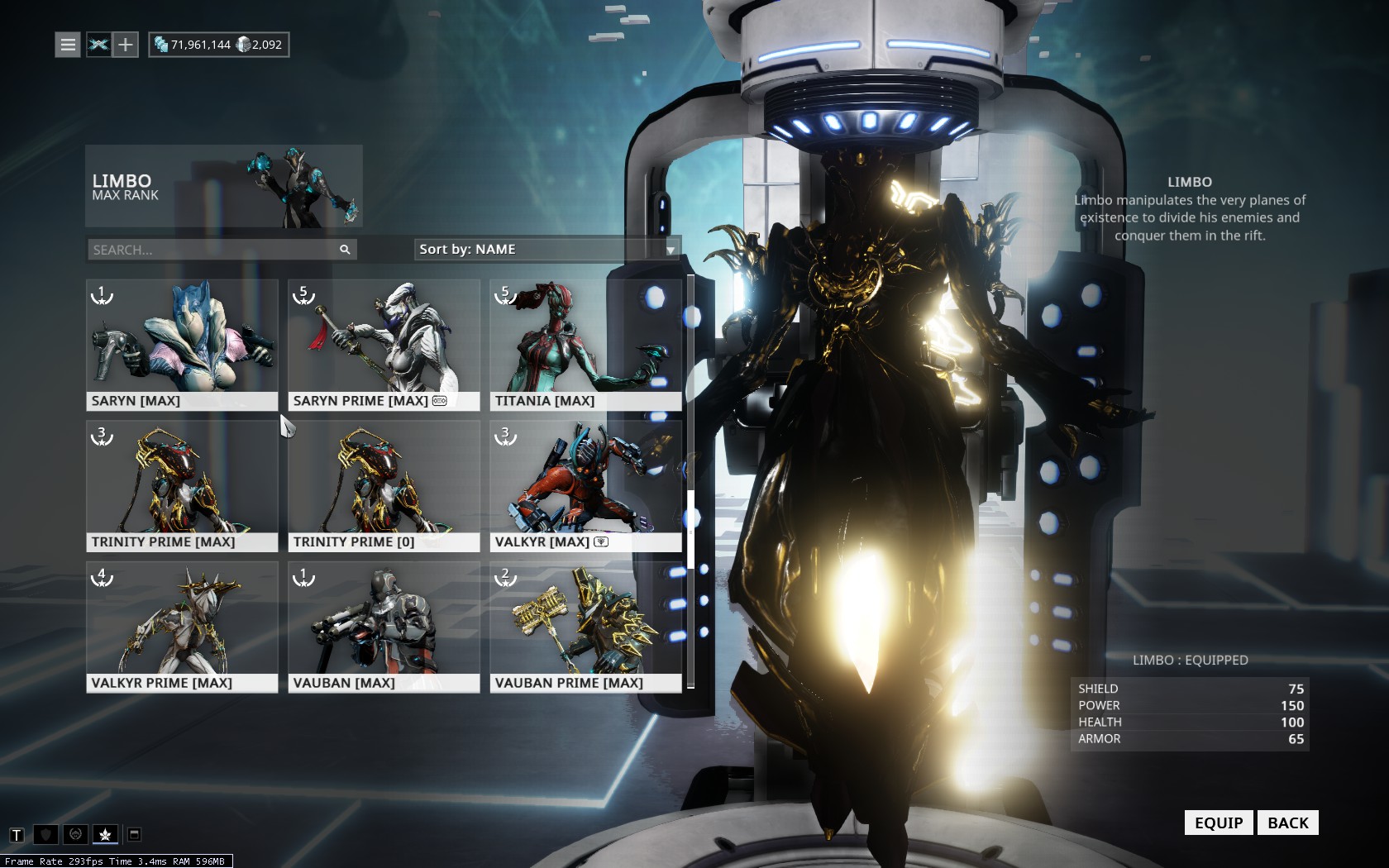Click the T icon in bottom toolbar

[x=17, y=835]
